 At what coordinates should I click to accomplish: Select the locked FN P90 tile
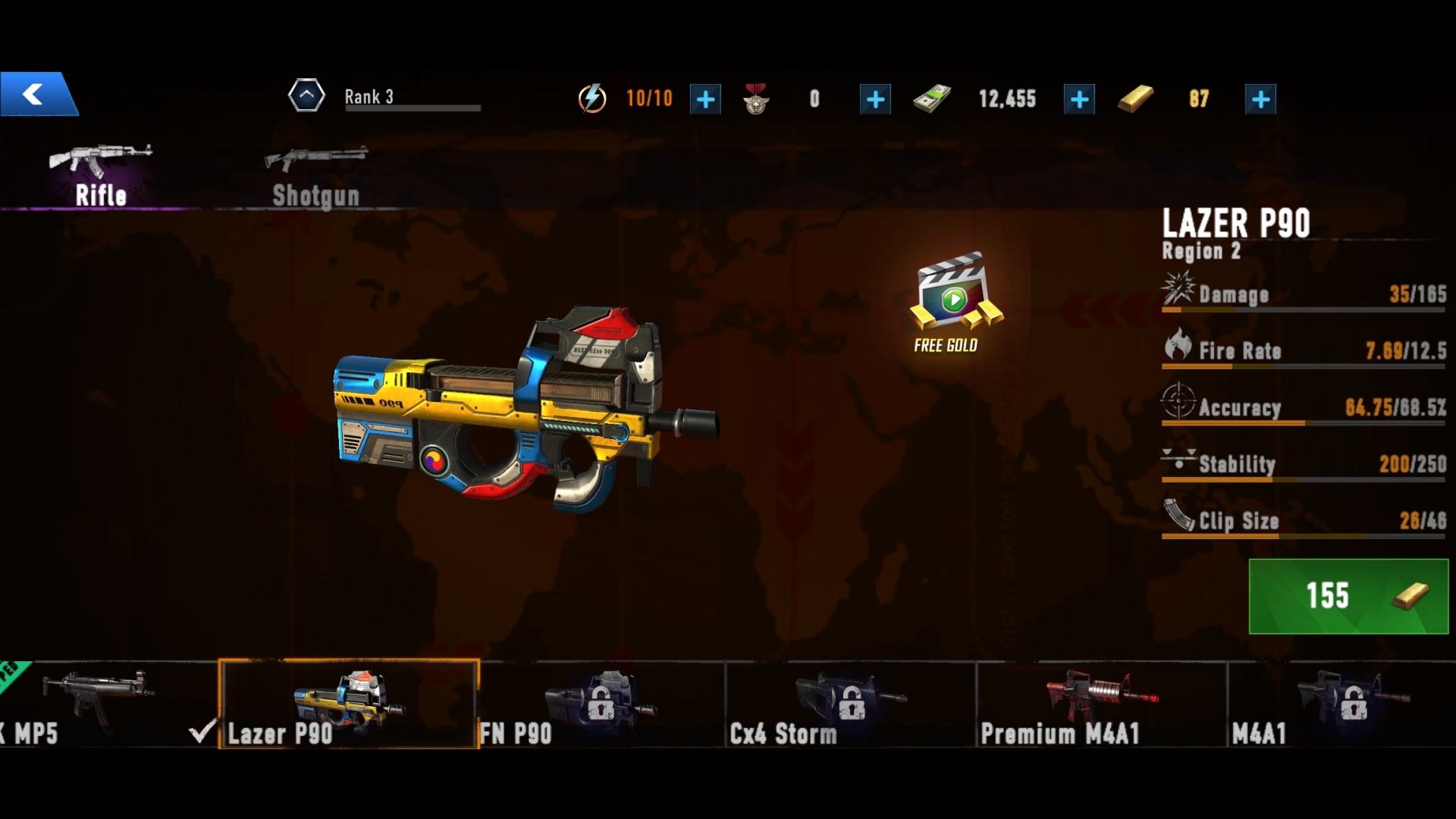tap(601, 704)
